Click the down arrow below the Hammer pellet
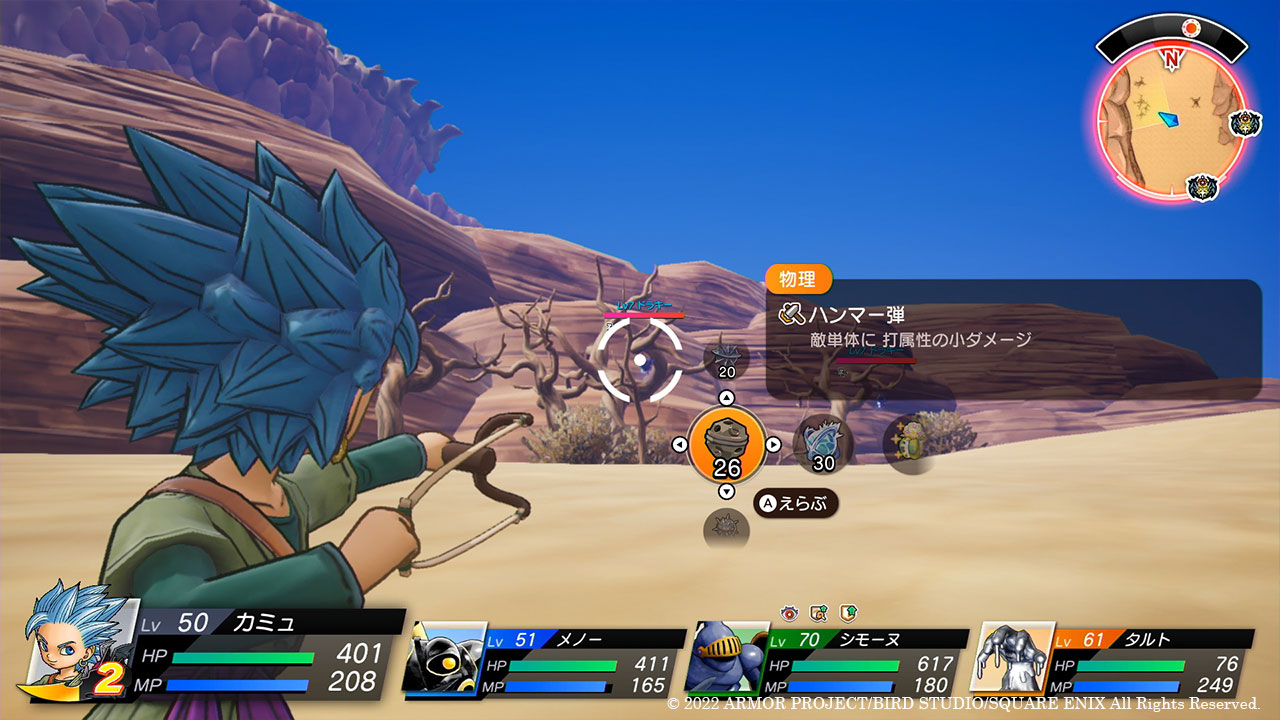1280x720 pixels. (x=727, y=491)
